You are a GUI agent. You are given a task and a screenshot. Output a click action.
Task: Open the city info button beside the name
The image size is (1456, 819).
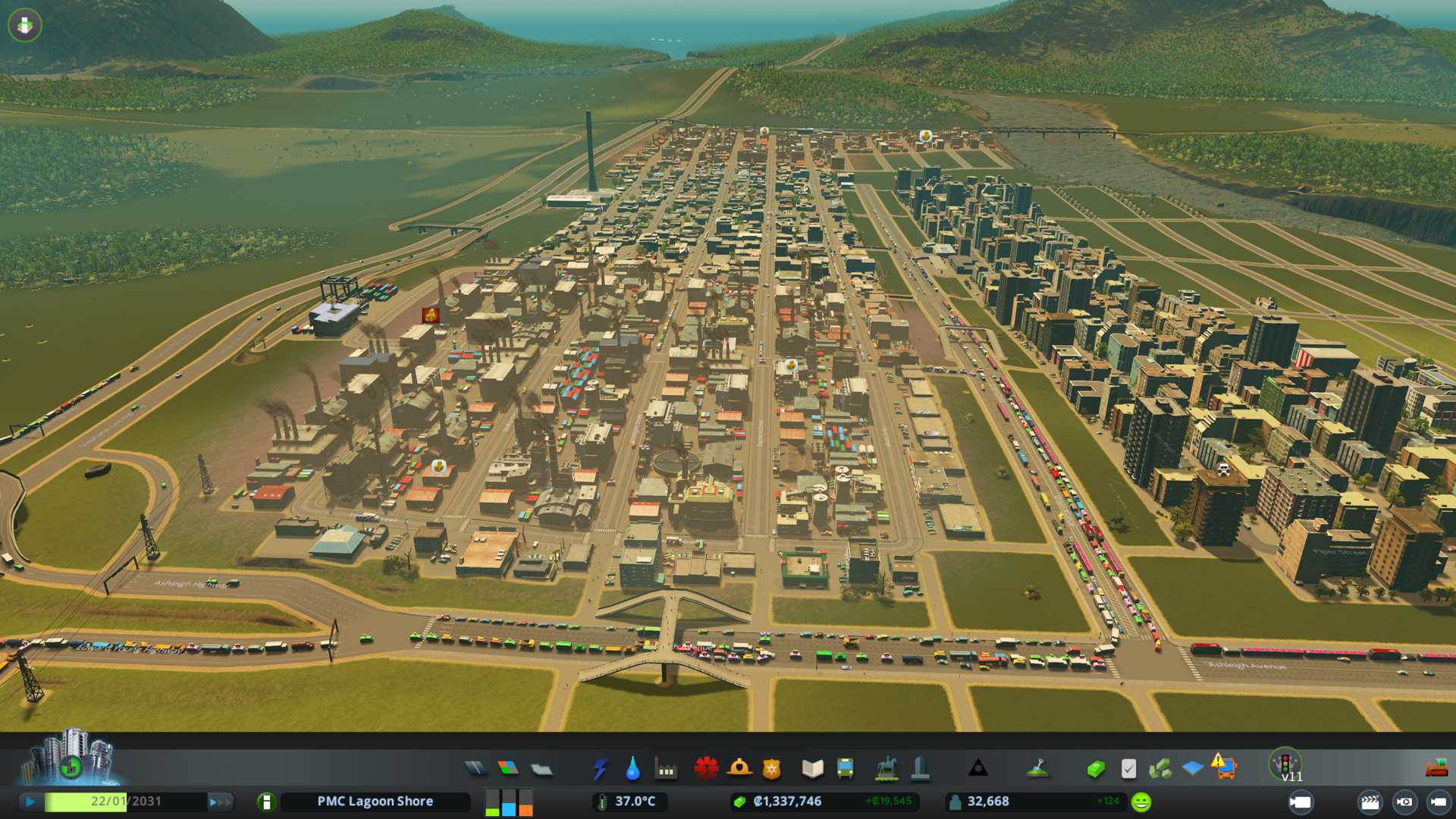pos(266,802)
